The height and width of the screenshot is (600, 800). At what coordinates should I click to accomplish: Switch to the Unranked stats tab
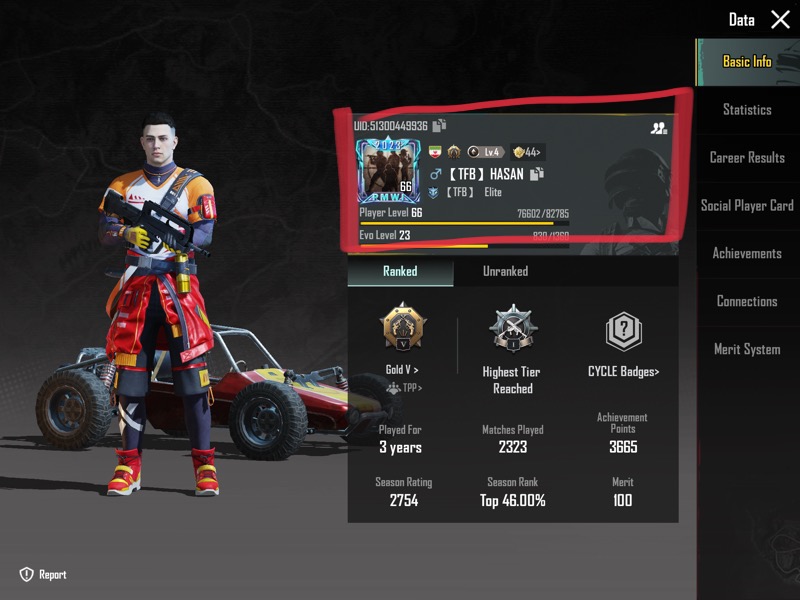505,271
